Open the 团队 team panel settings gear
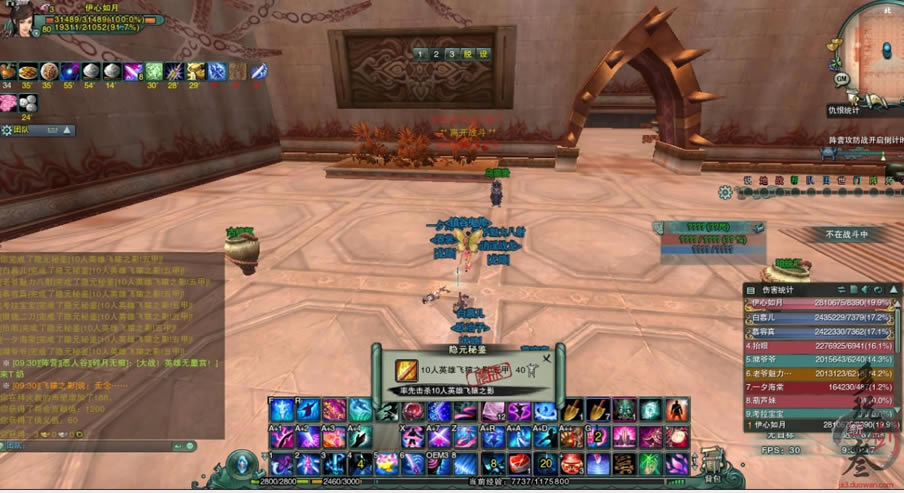 [7, 129]
